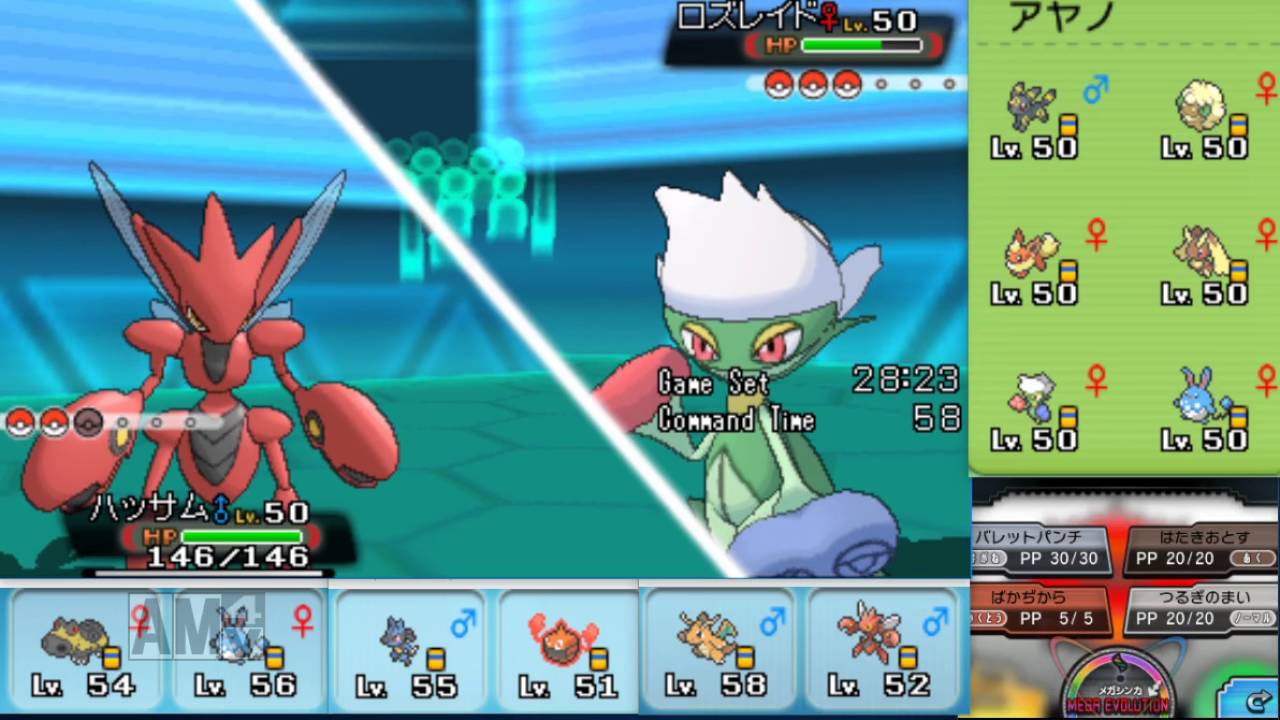Image resolution: width=1280 pixels, height=720 pixels.
Task: Click a Poké Ball icon on the player's party tracker
Action: [20, 422]
